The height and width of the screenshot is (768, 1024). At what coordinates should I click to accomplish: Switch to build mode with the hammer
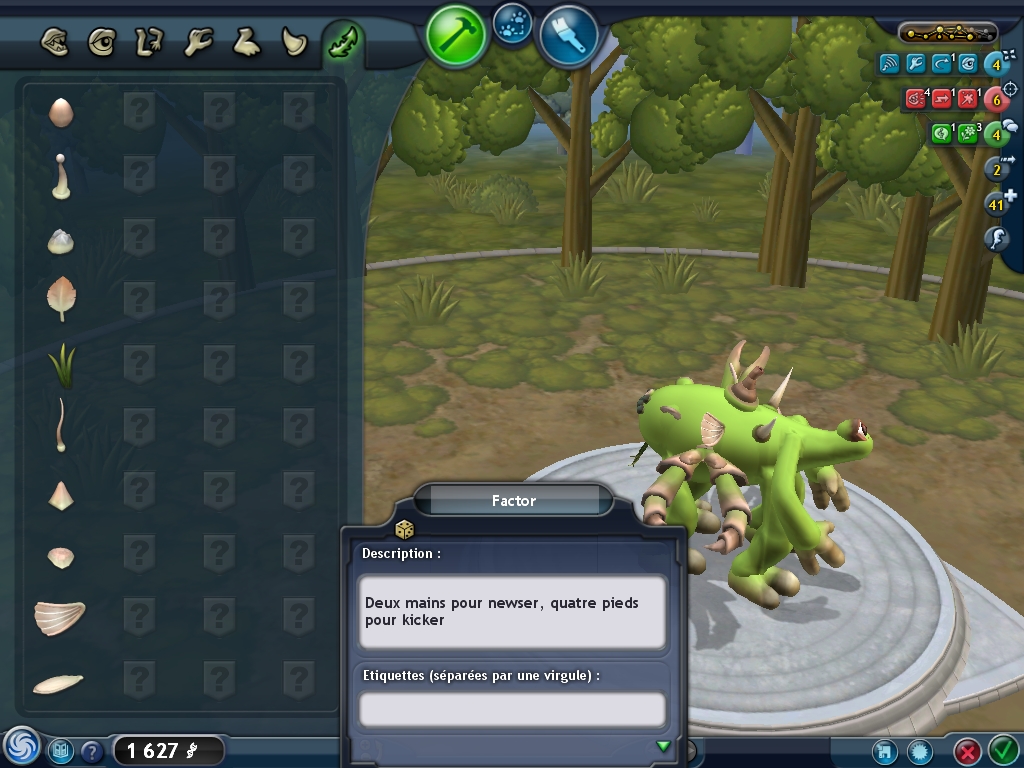[x=455, y=35]
